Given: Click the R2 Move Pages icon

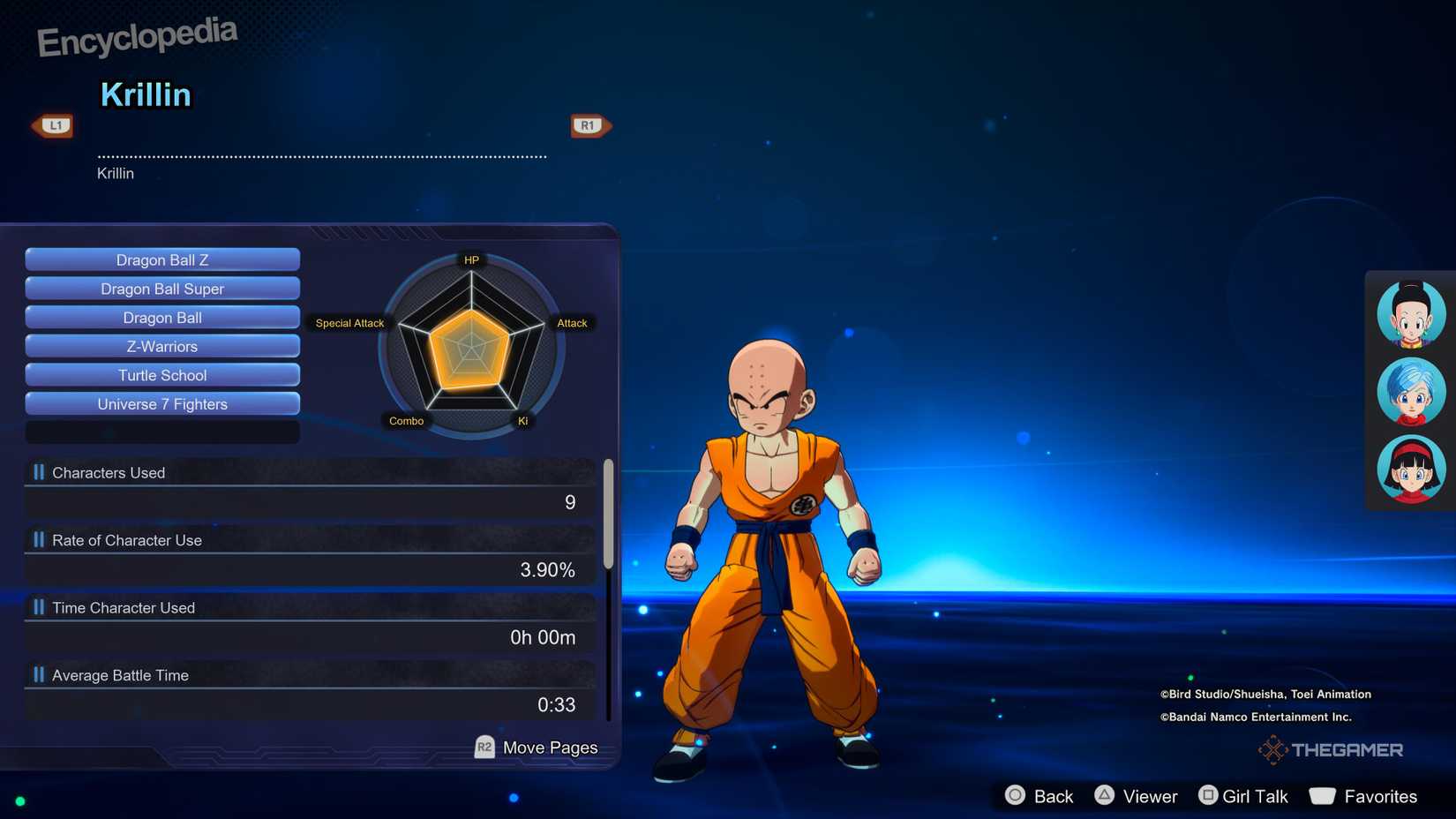Looking at the screenshot, I should [483, 747].
